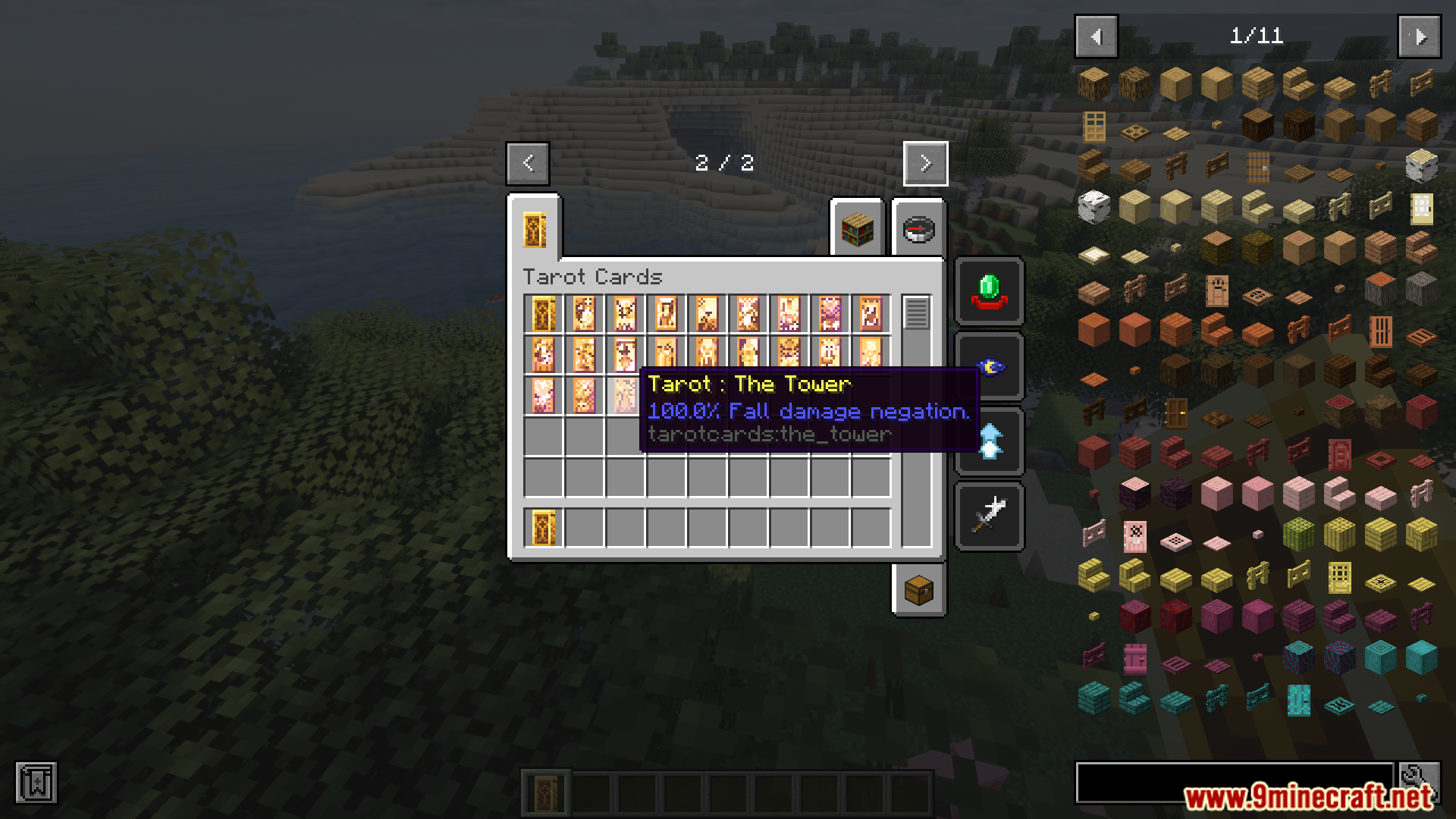The image size is (1456, 819).
Task: Advance JEI item list past page 1/11
Action: [1419, 36]
